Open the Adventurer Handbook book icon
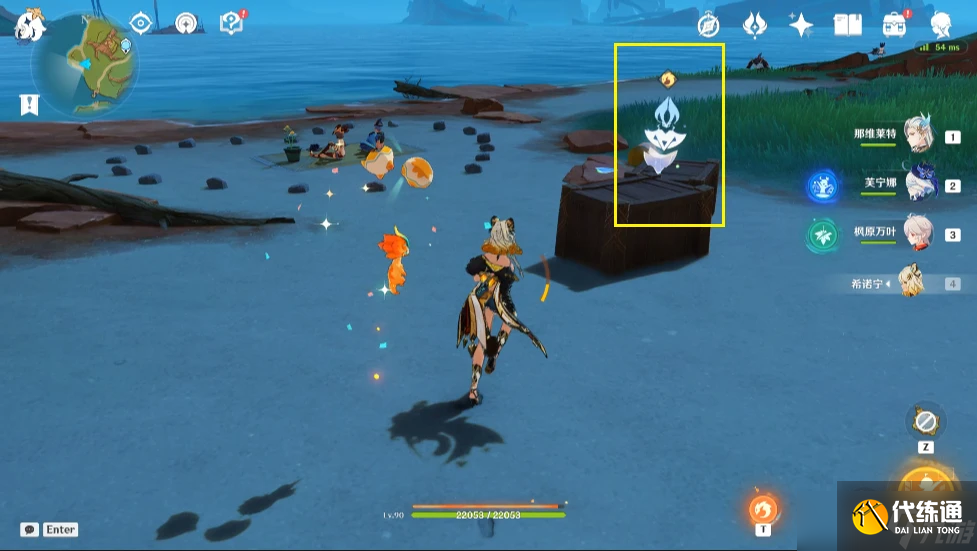 [x=847, y=25]
